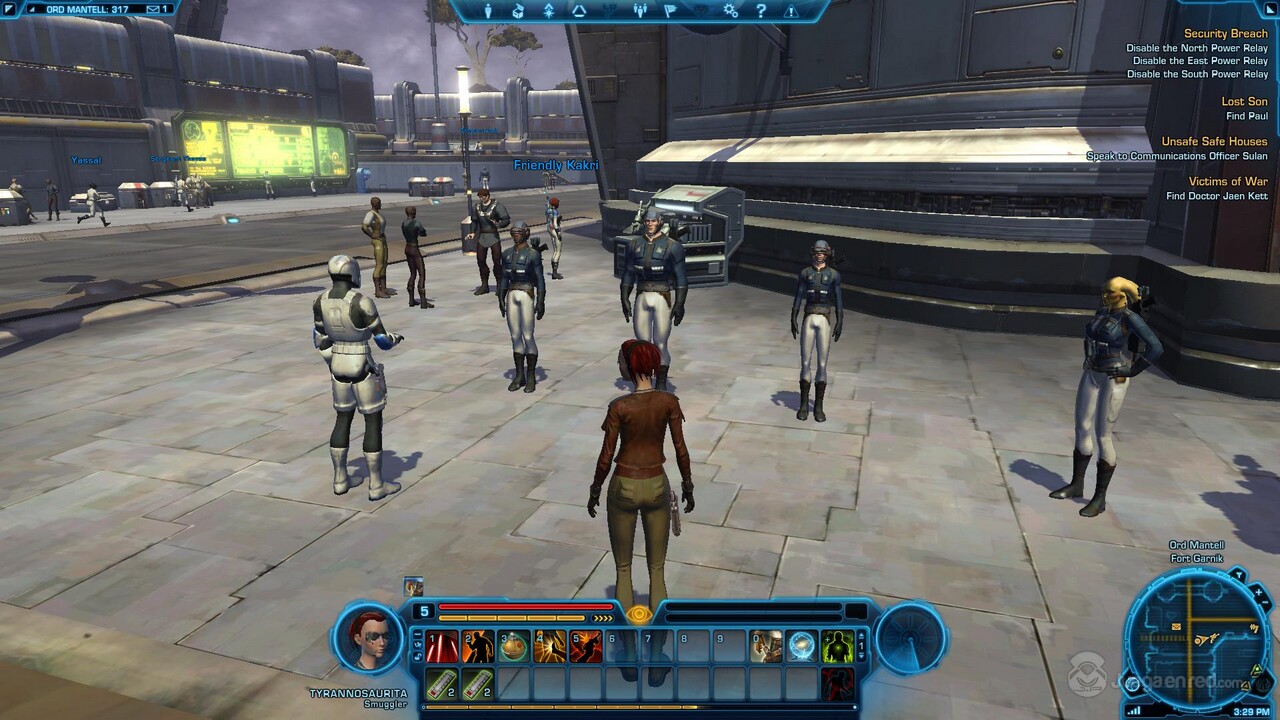Open the character sheet icon in top menu
The height and width of the screenshot is (720, 1280).
[488, 11]
